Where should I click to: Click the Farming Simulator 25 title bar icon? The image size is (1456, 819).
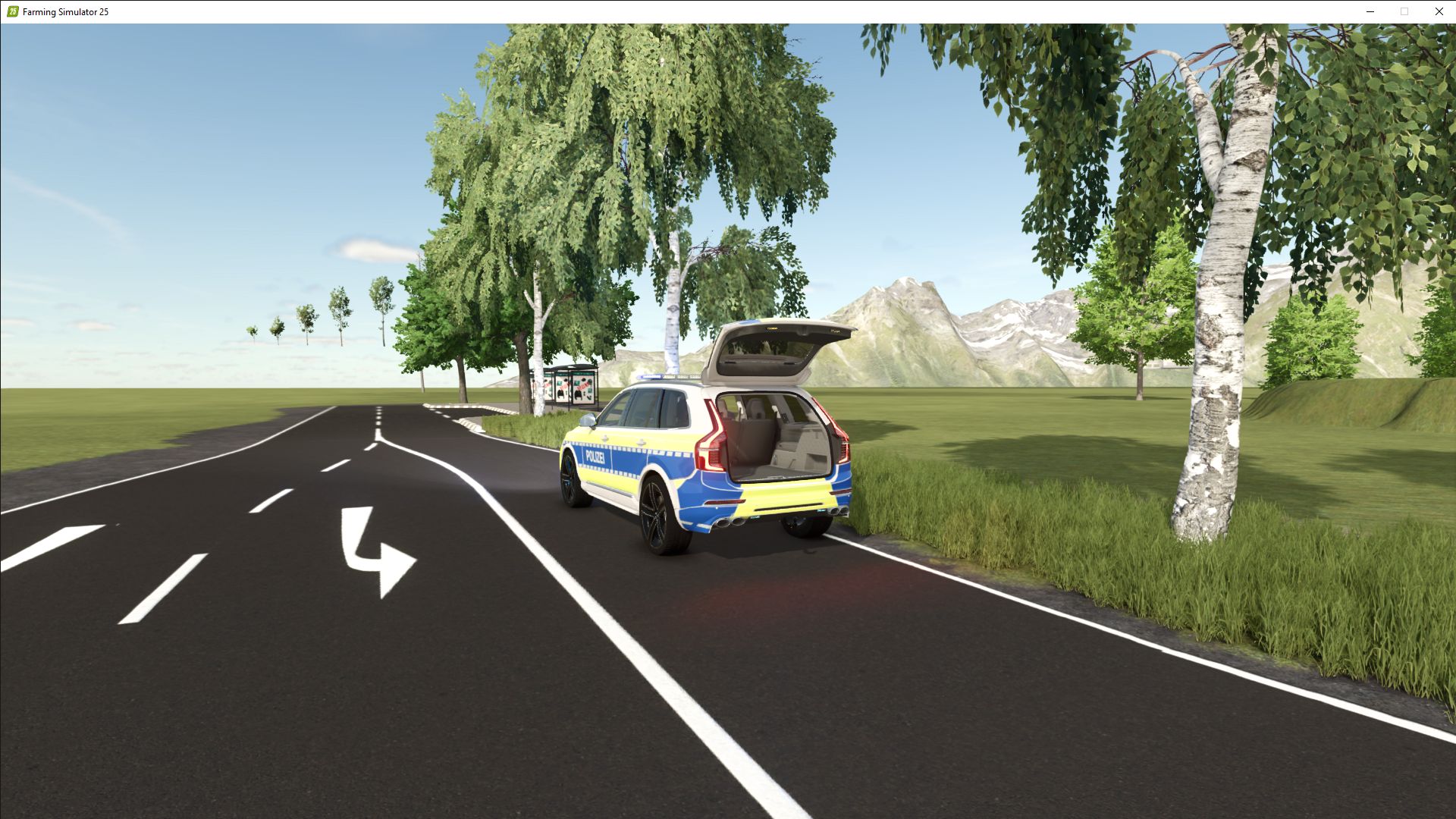click(11, 11)
